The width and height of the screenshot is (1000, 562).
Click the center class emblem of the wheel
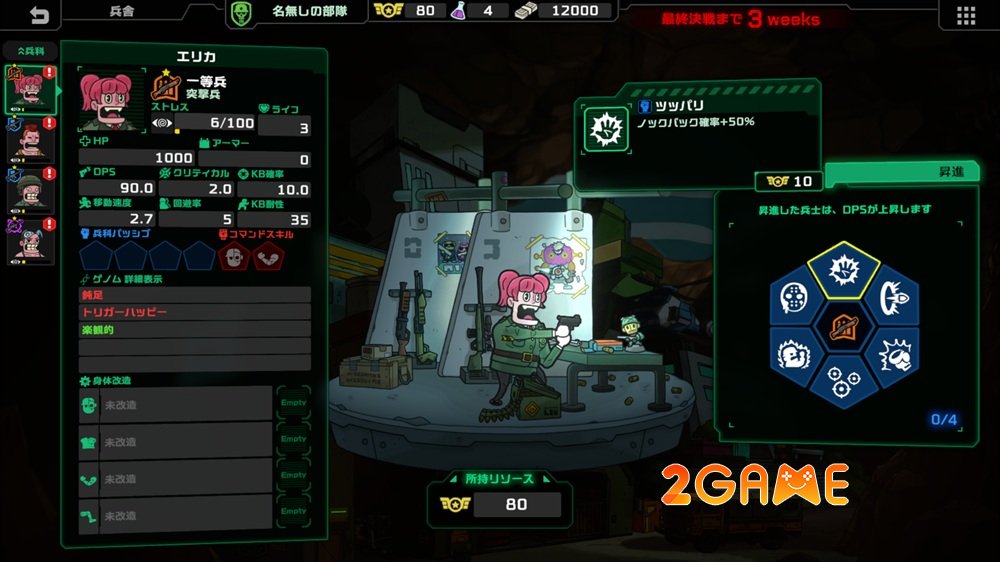[842, 326]
